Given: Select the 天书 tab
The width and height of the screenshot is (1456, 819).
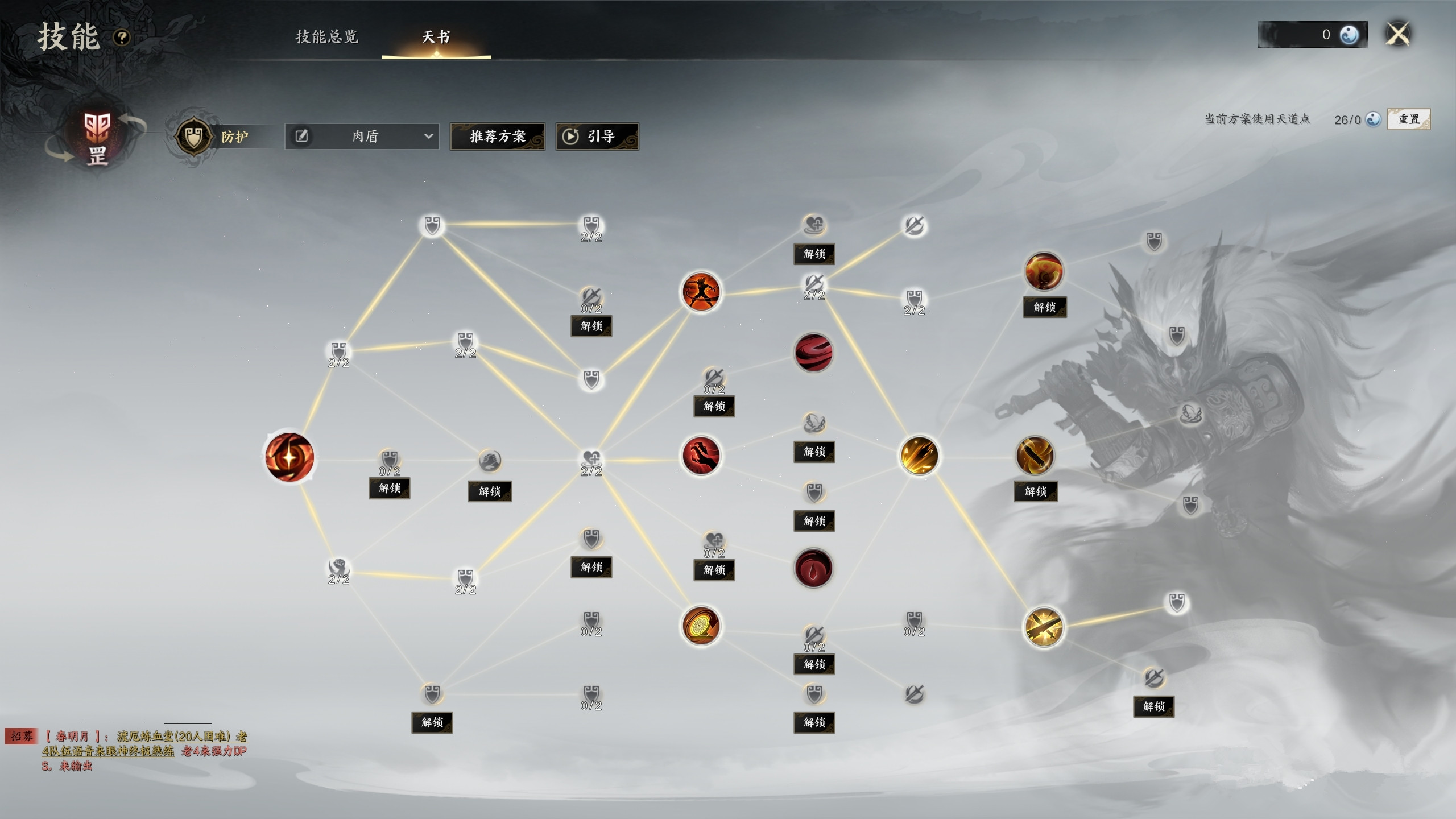Looking at the screenshot, I should coord(436,37).
